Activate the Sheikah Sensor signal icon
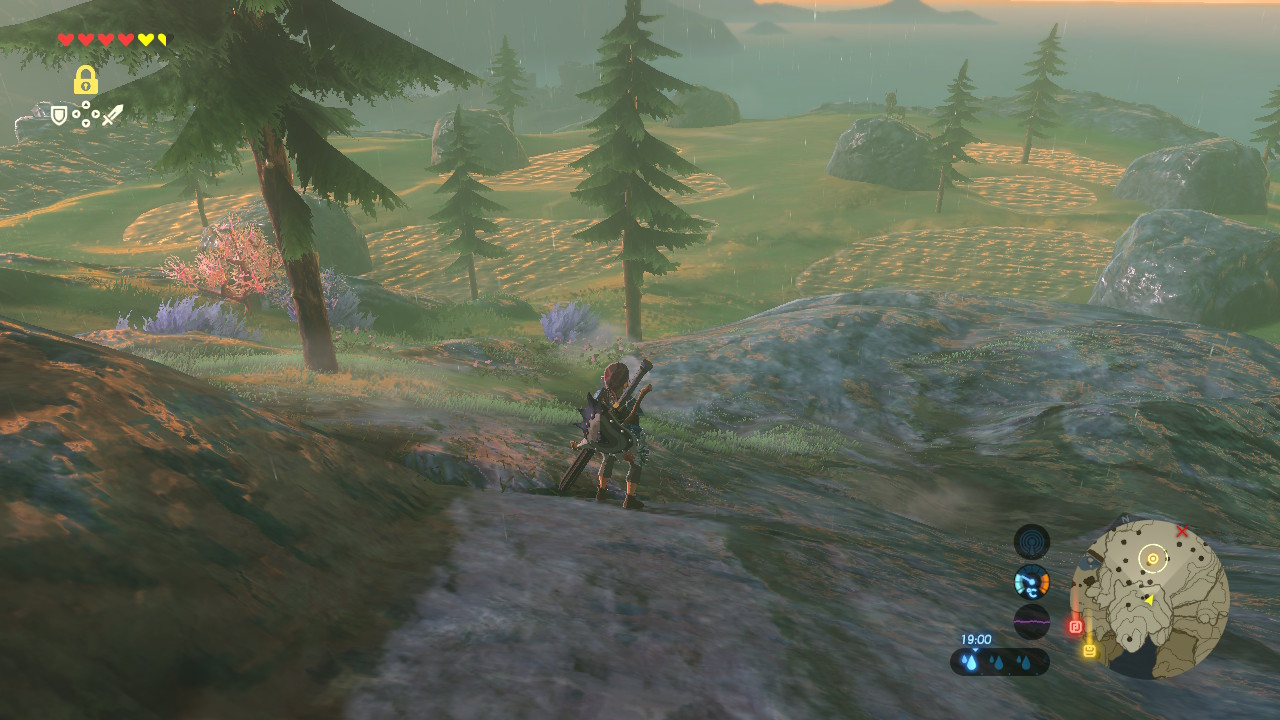Image resolution: width=1280 pixels, height=720 pixels. (x=1031, y=542)
